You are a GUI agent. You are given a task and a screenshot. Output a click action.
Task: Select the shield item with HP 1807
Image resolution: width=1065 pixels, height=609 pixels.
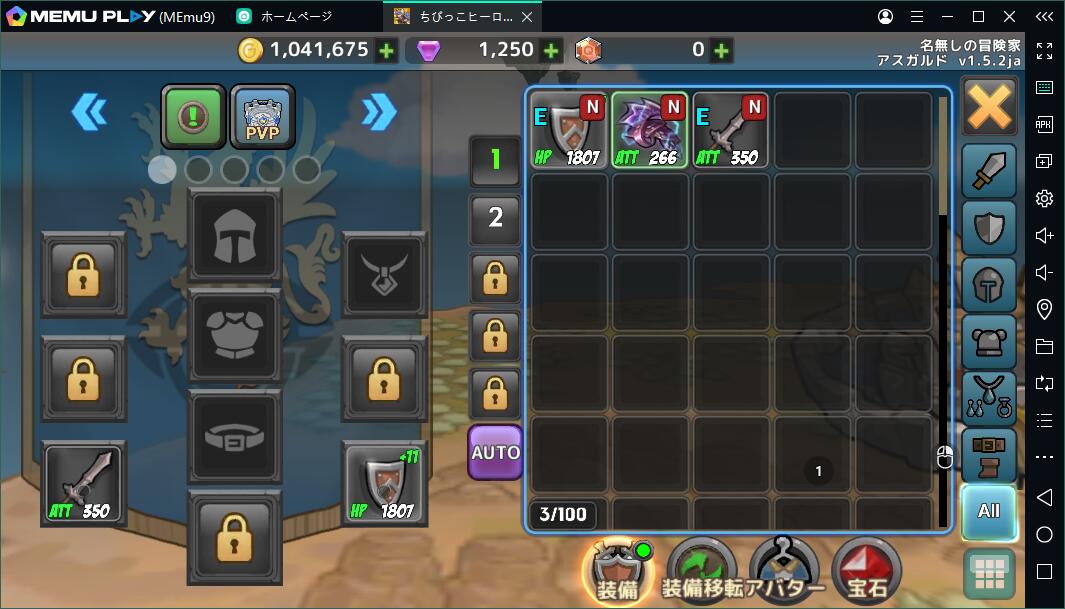click(569, 131)
